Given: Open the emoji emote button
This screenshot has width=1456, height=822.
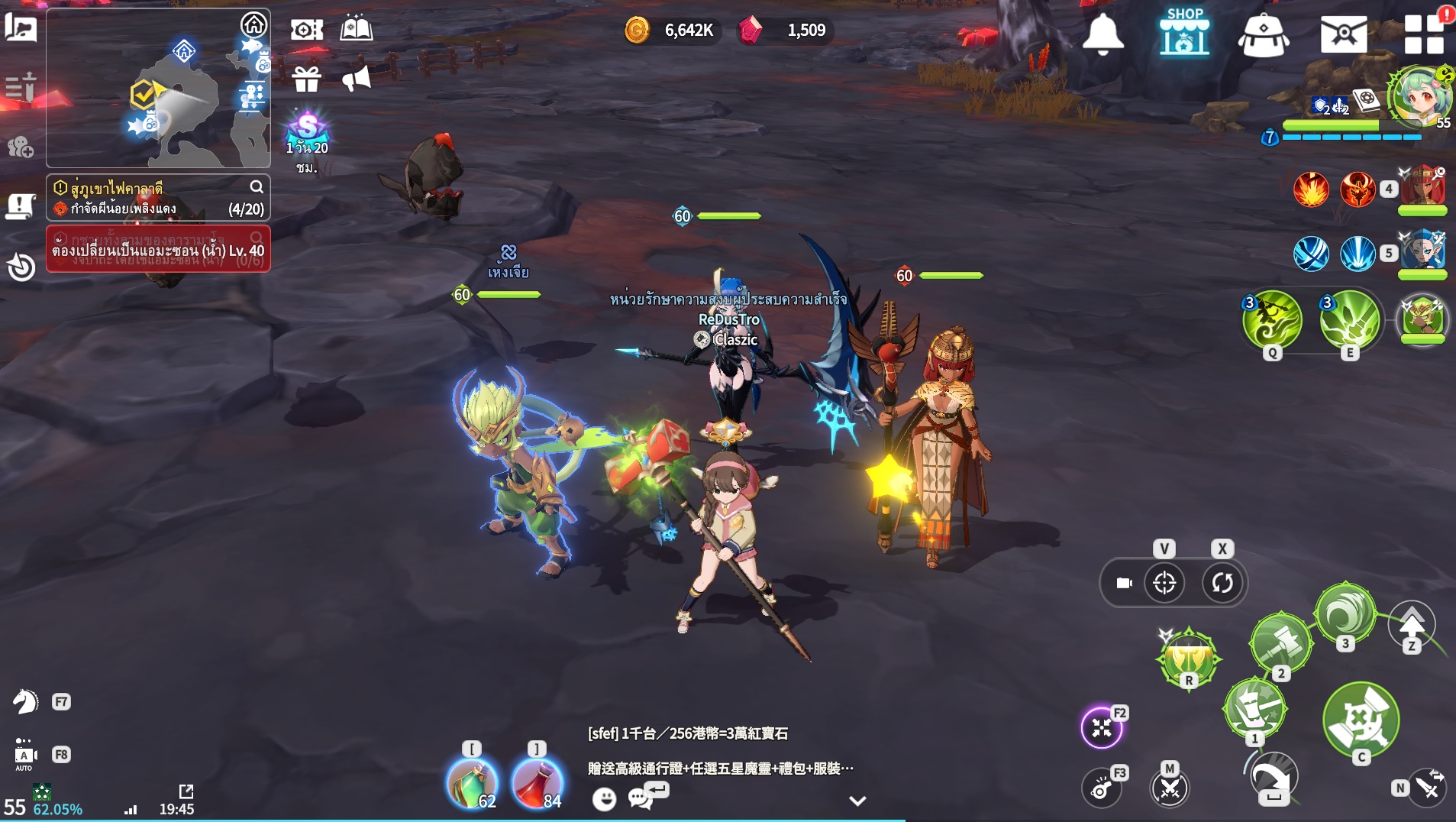Looking at the screenshot, I should [x=604, y=799].
